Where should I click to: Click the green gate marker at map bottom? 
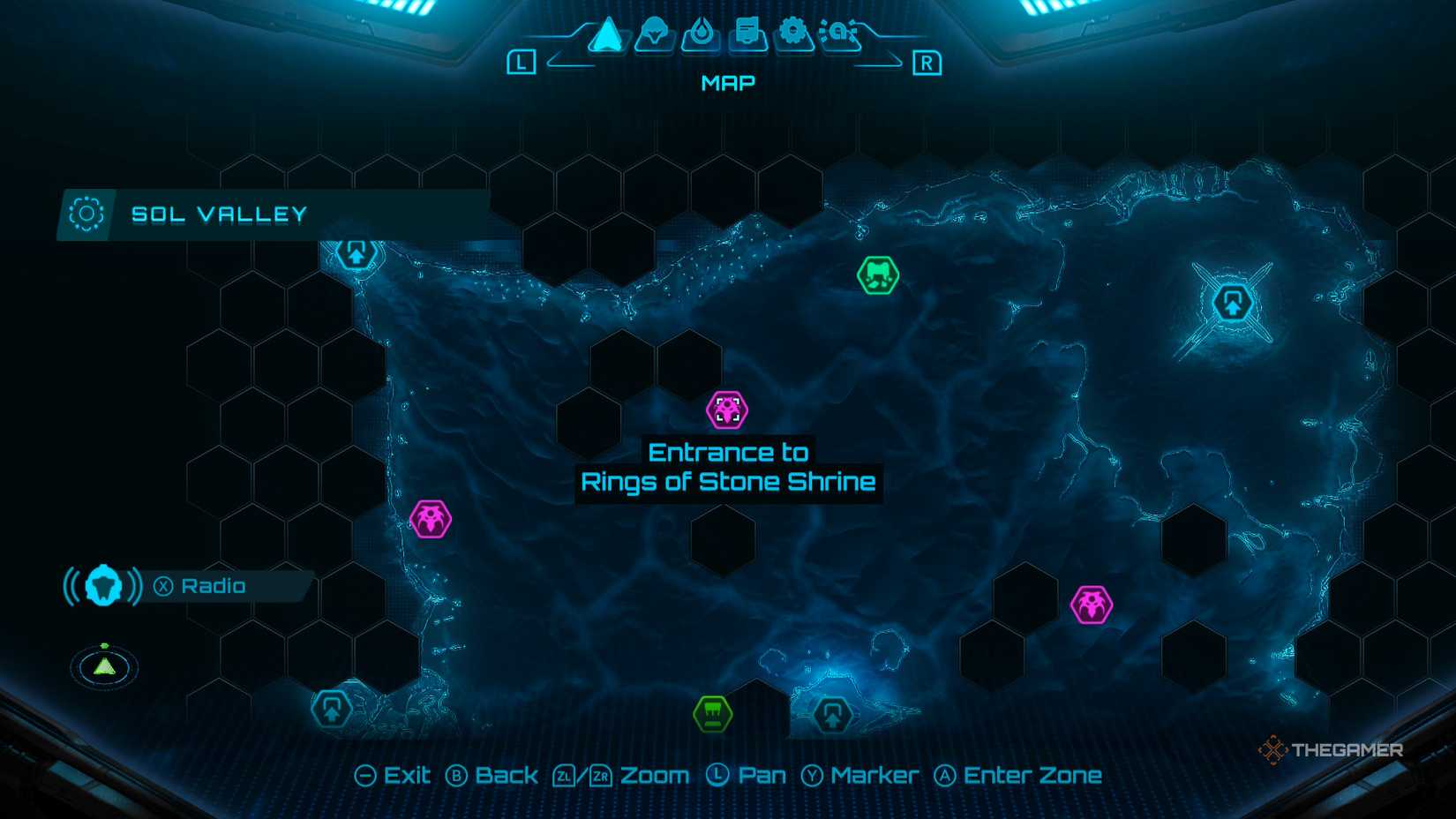[710, 713]
